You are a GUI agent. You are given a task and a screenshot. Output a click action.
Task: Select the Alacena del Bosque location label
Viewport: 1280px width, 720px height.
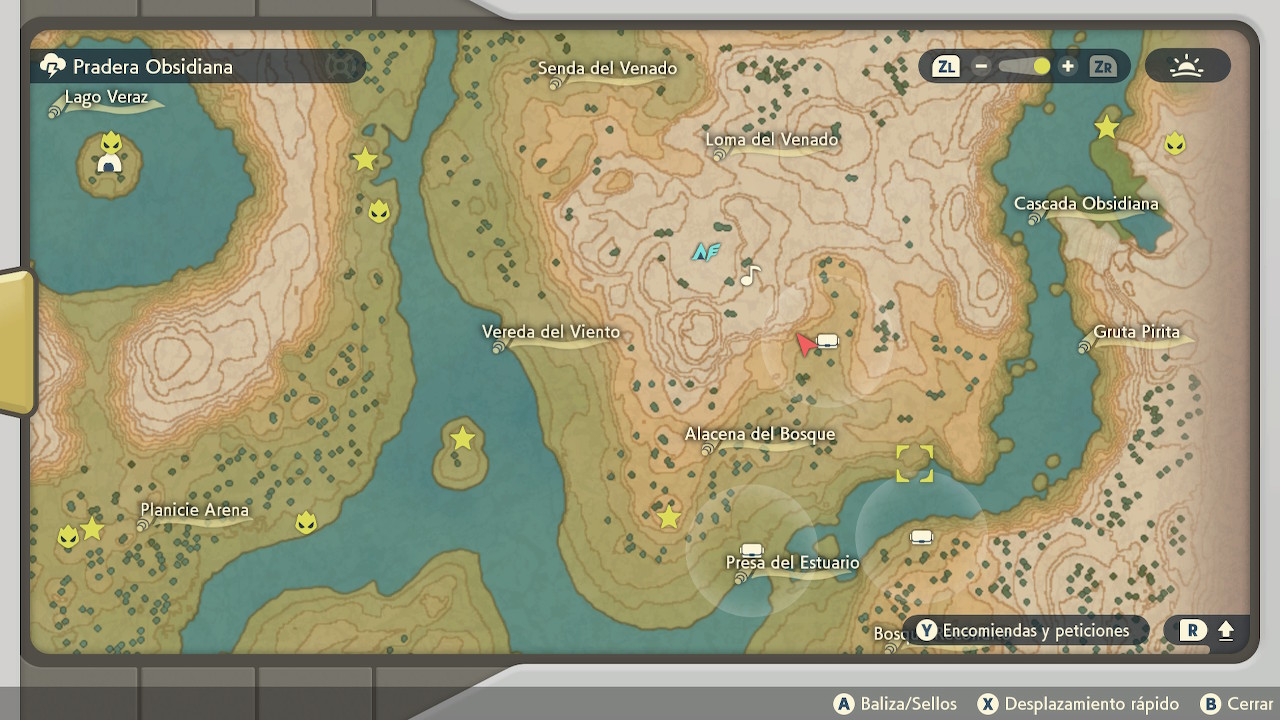pyautogui.click(x=759, y=434)
